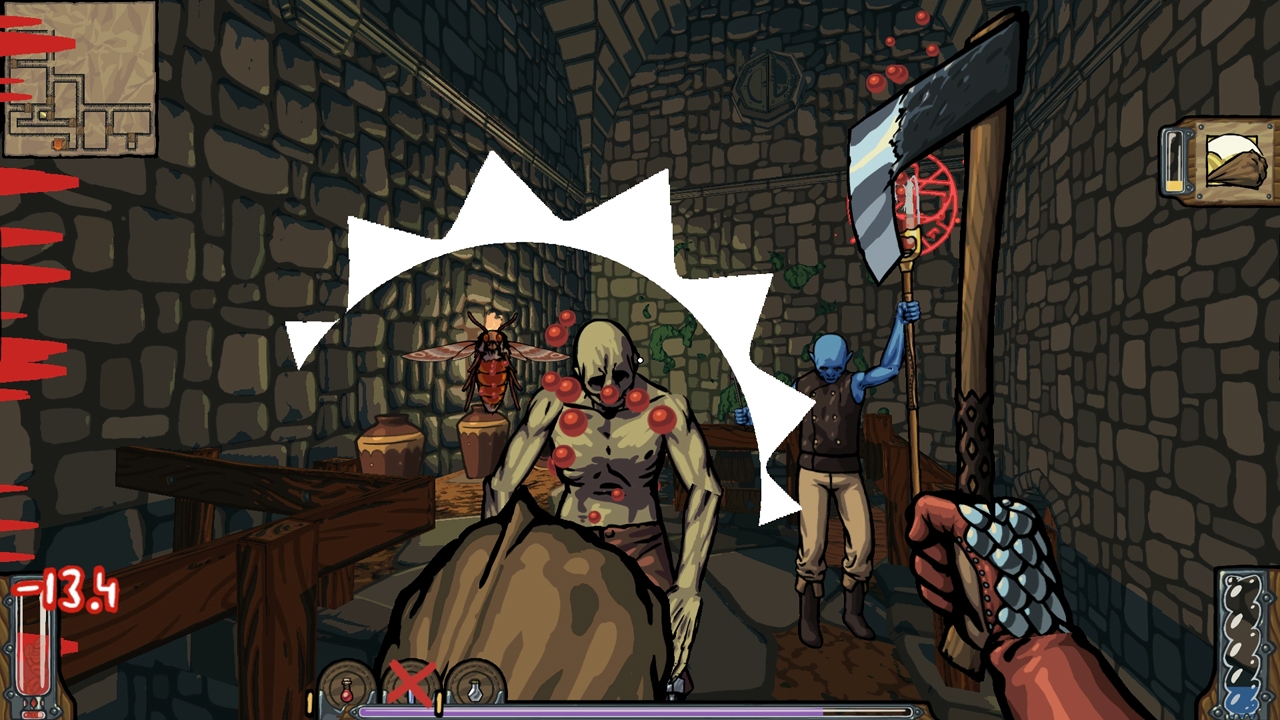Image resolution: width=1280 pixels, height=720 pixels.
Task: Click the lit torch item in the top-right slot
Action: point(1235,160)
